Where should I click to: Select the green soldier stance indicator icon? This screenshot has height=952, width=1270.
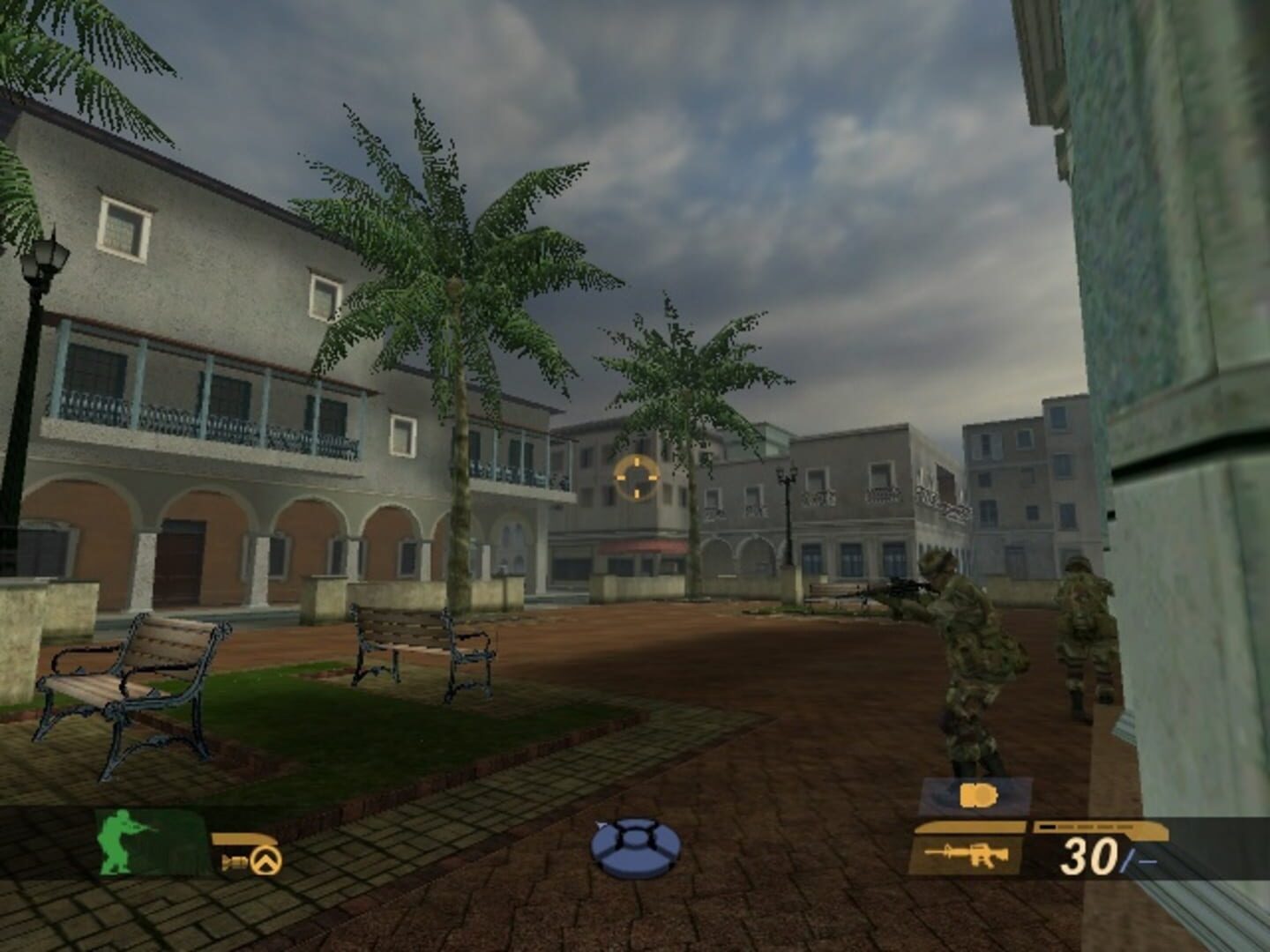pos(117,844)
